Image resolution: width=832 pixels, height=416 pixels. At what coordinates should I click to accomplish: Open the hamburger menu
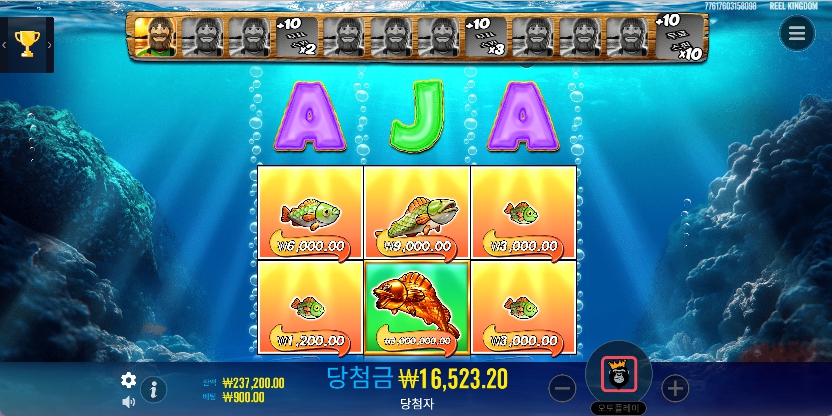pyautogui.click(x=796, y=33)
